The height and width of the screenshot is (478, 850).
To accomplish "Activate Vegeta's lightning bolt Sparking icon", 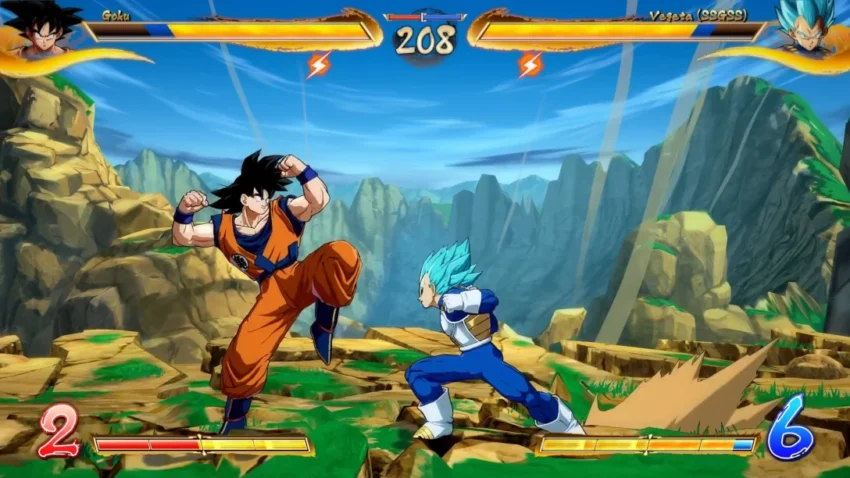I will tap(530, 65).
